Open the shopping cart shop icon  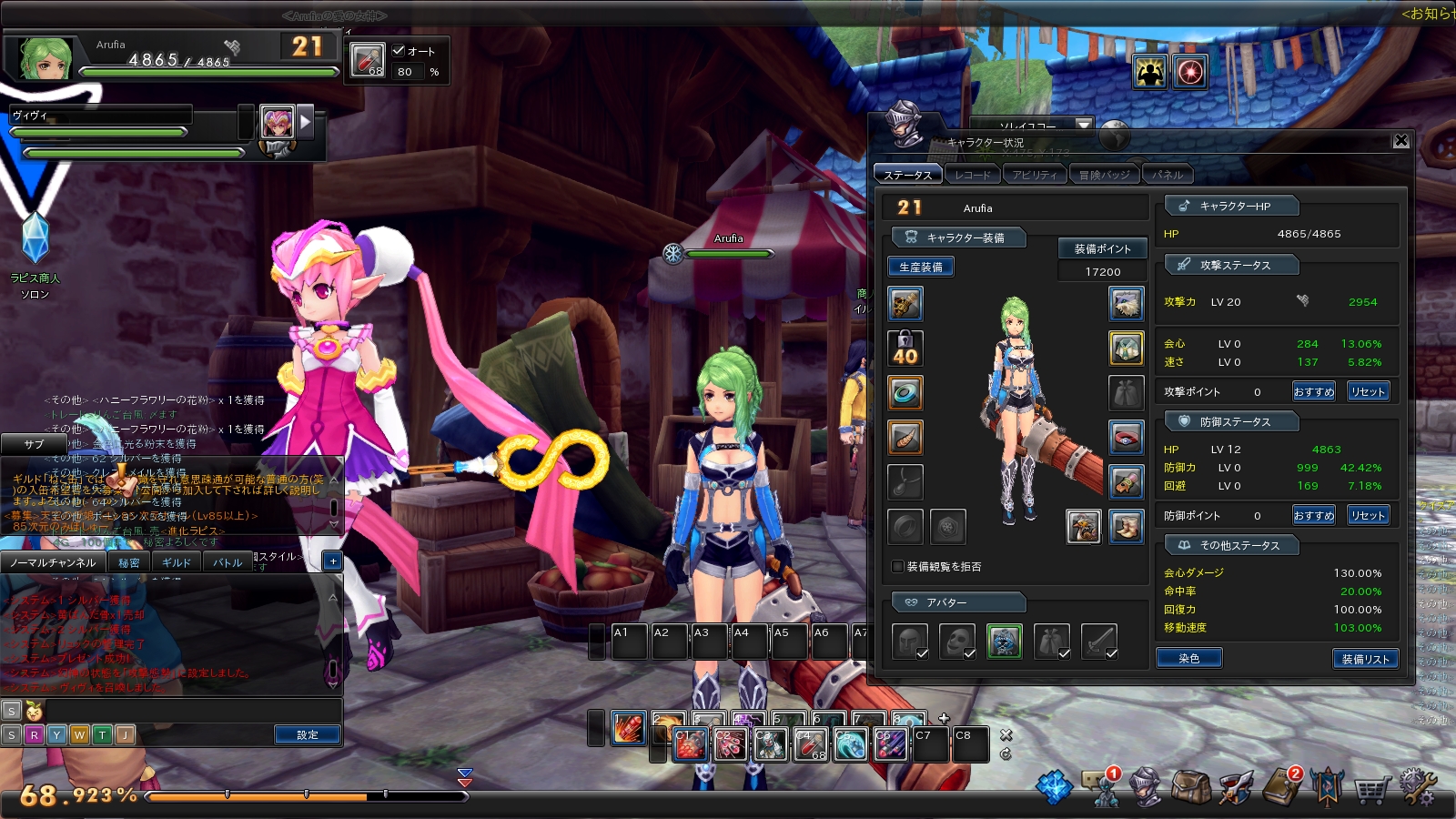pos(1370,788)
